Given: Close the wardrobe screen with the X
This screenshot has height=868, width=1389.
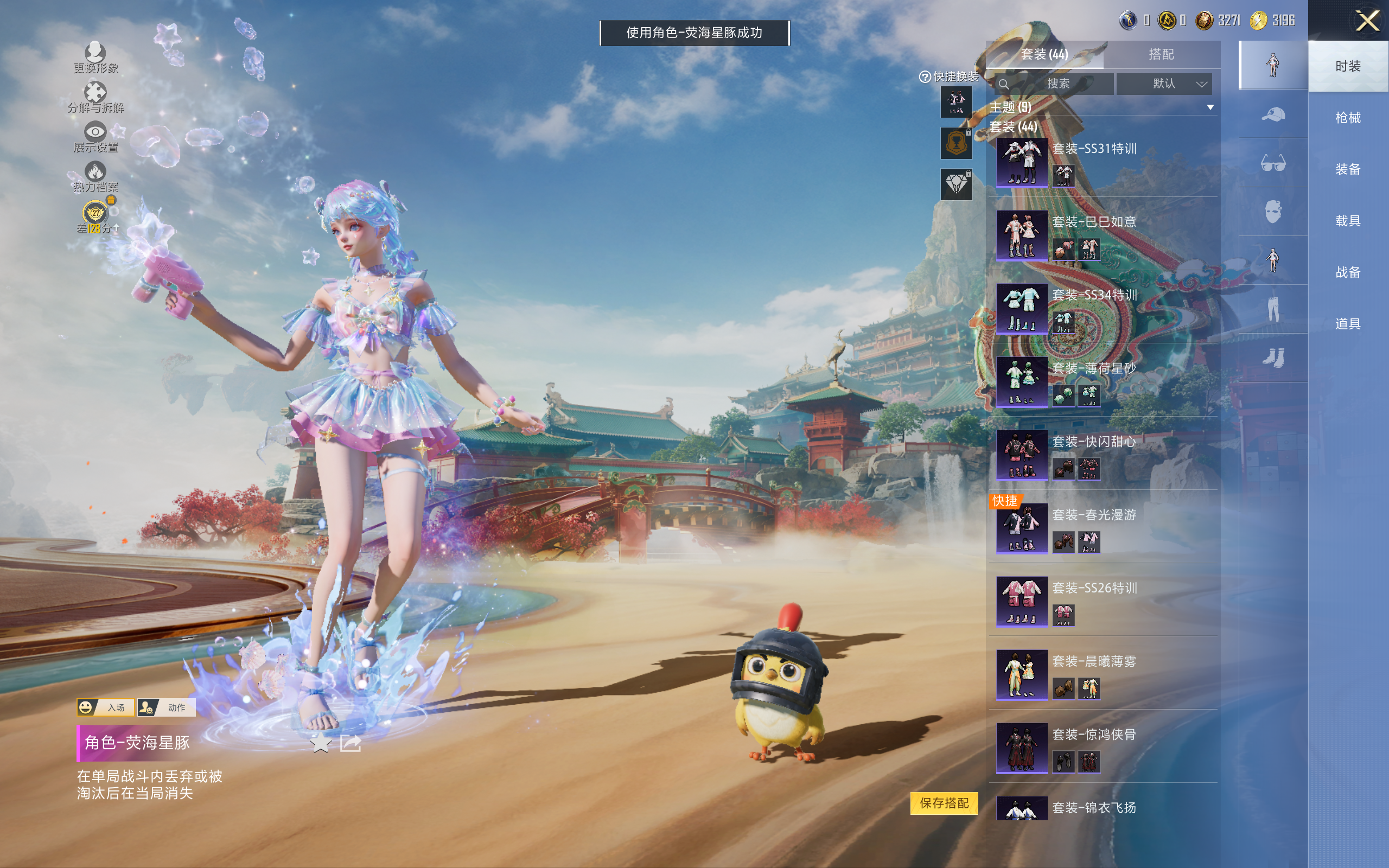Looking at the screenshot, I should (x=1367, y=21).
